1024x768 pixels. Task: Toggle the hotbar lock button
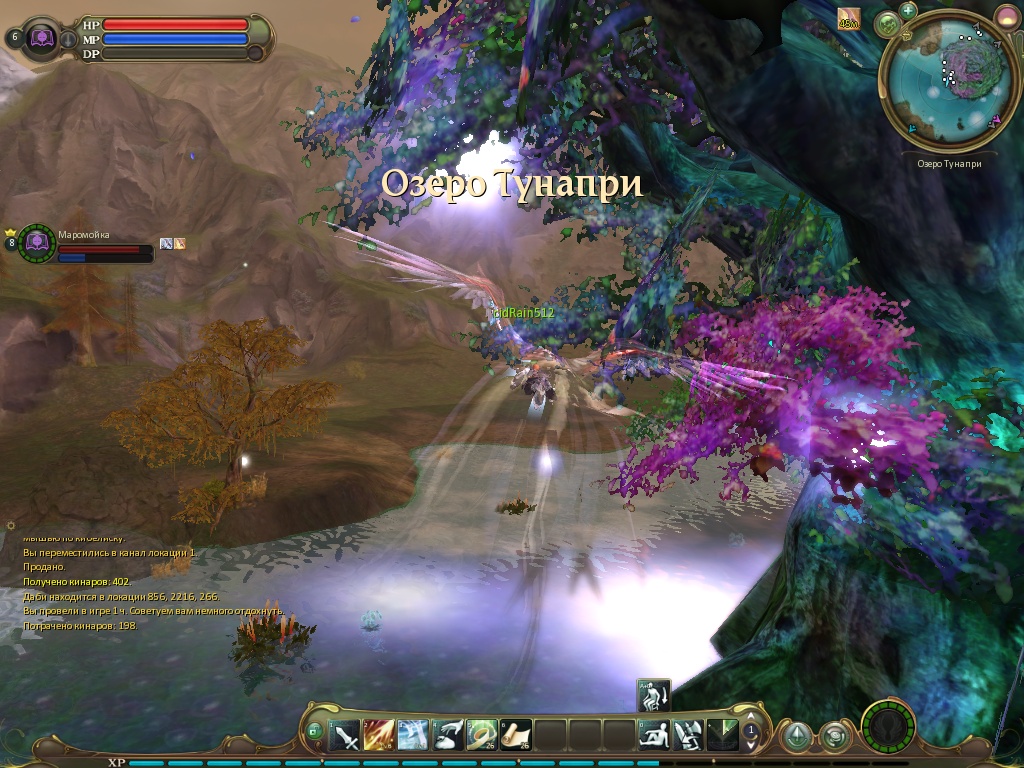coord(315,732)
